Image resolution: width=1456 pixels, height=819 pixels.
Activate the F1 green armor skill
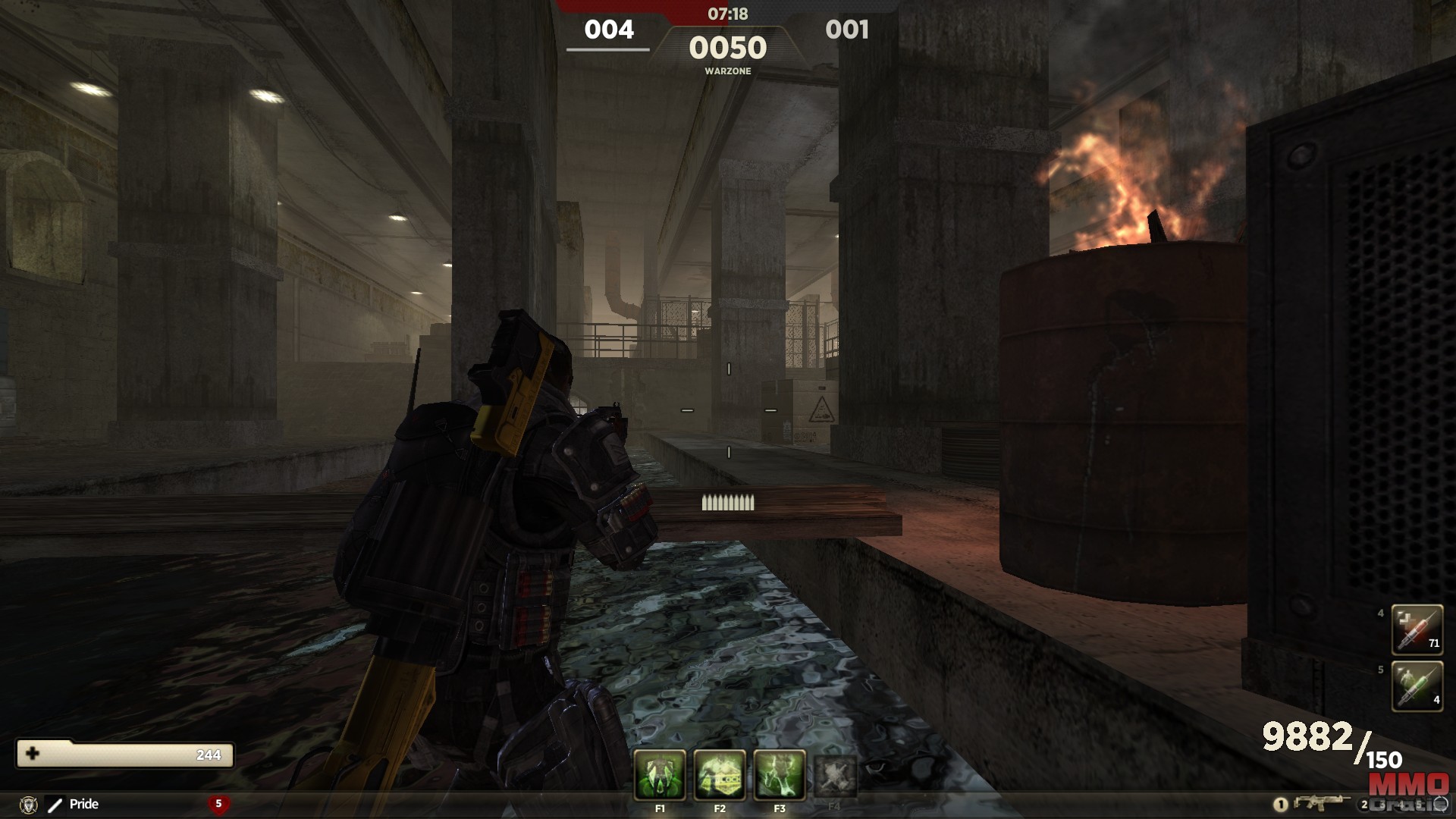[x=660, y=775]
